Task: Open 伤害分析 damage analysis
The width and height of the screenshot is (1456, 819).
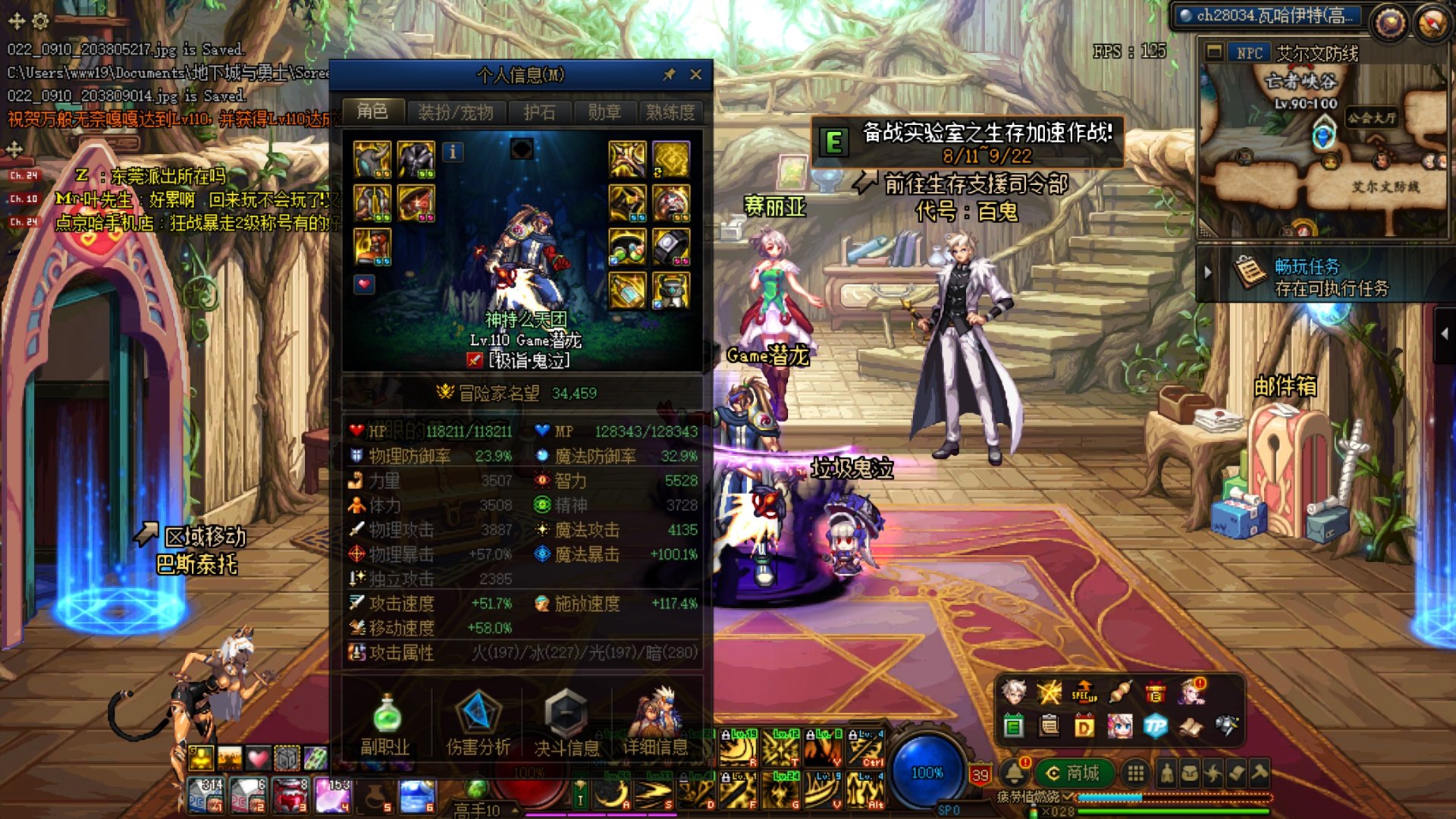Action: click(478, 724)
